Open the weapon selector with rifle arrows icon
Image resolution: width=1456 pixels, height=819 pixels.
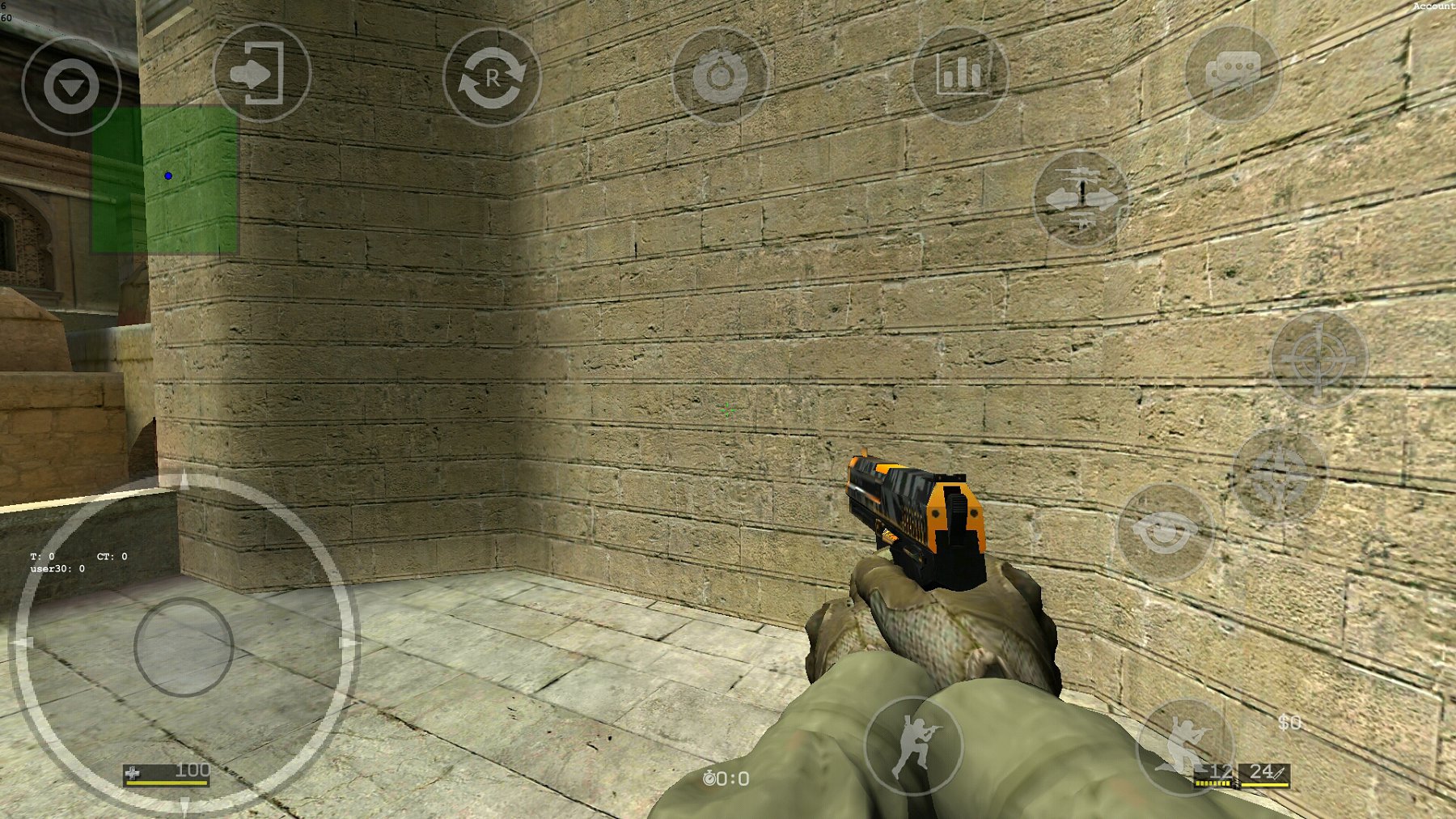point(1080,198)
